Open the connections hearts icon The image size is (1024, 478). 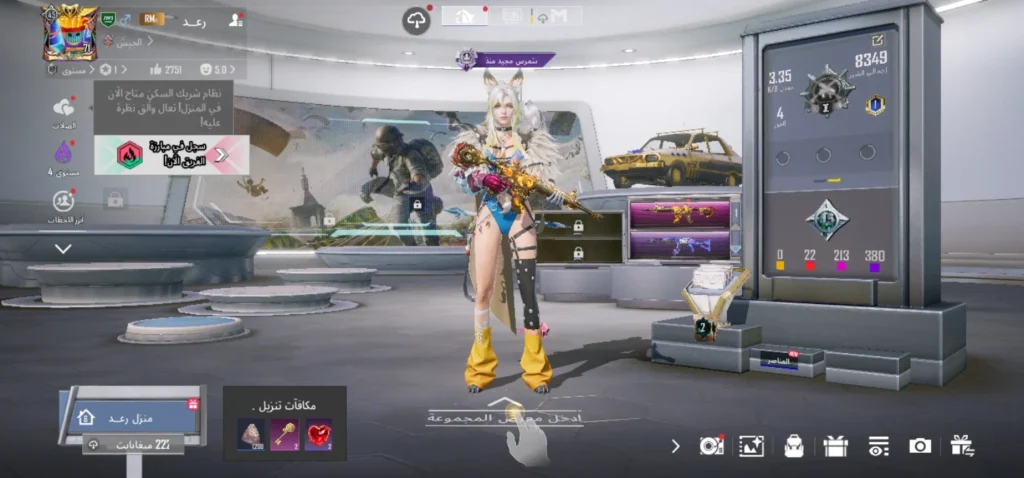pyautogui.click(x=64, y=108)
